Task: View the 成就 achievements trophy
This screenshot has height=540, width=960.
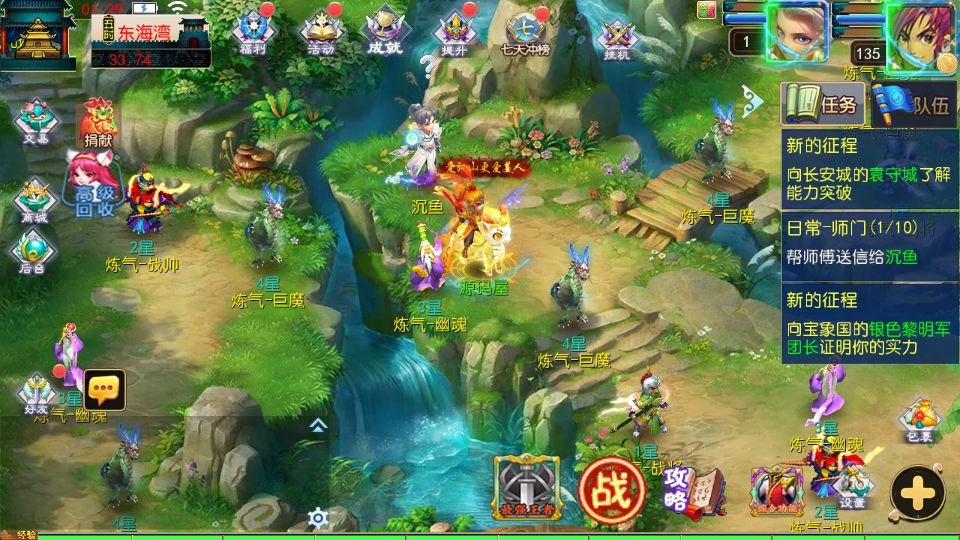Action: point(384,31)
